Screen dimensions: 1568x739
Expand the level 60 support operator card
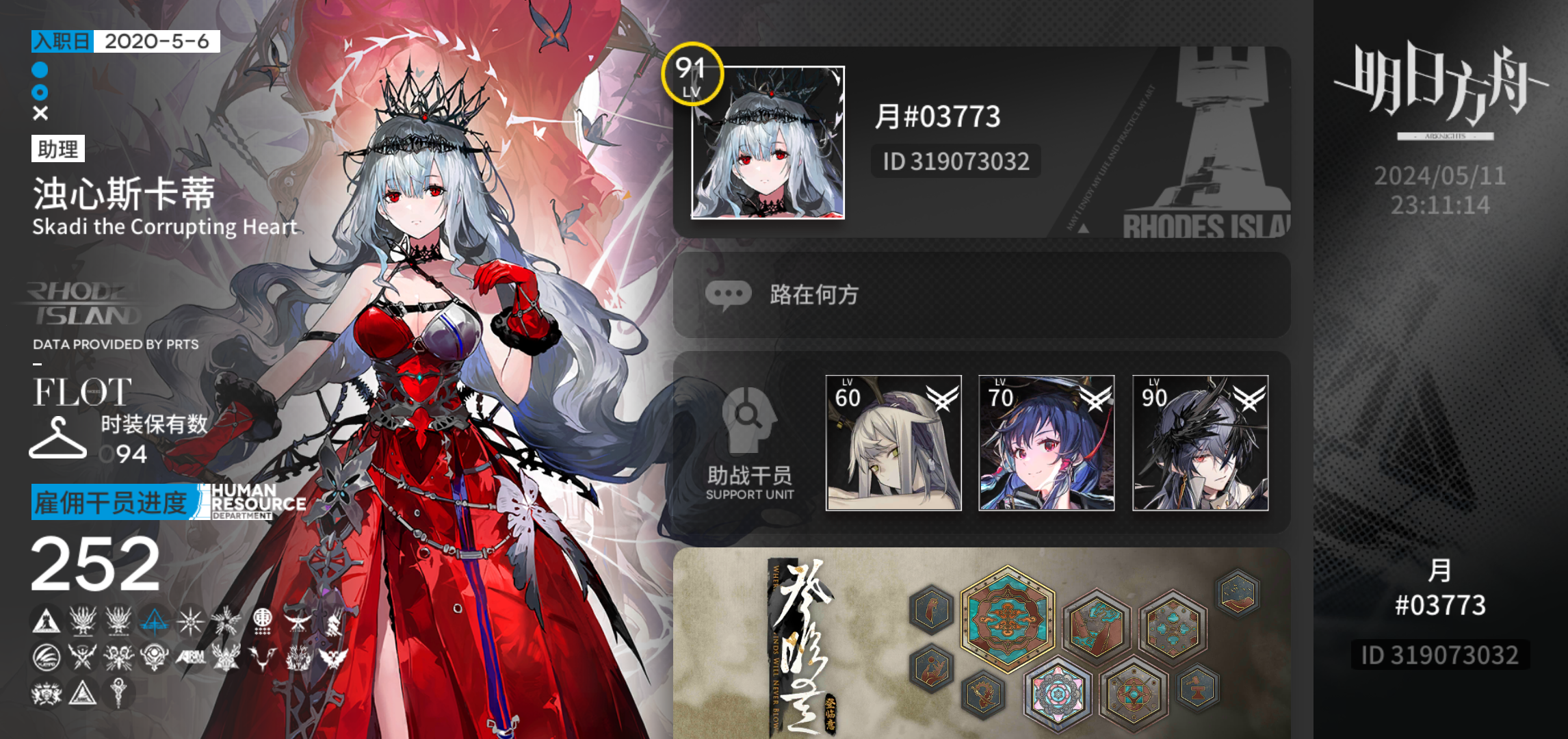pyautogui.click(x=892, y=441)
